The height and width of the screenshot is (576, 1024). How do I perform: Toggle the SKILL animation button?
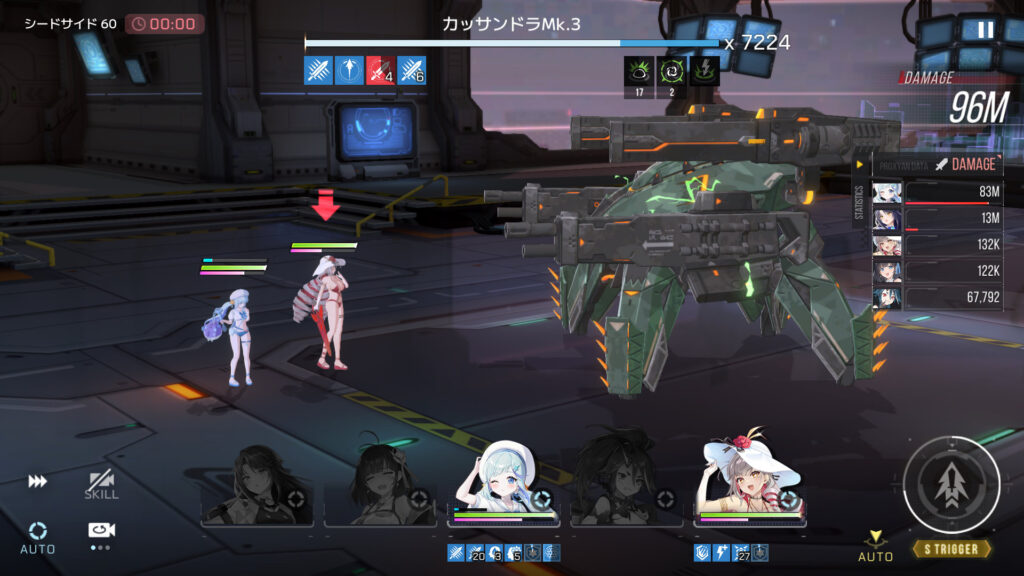coord(101,485)
